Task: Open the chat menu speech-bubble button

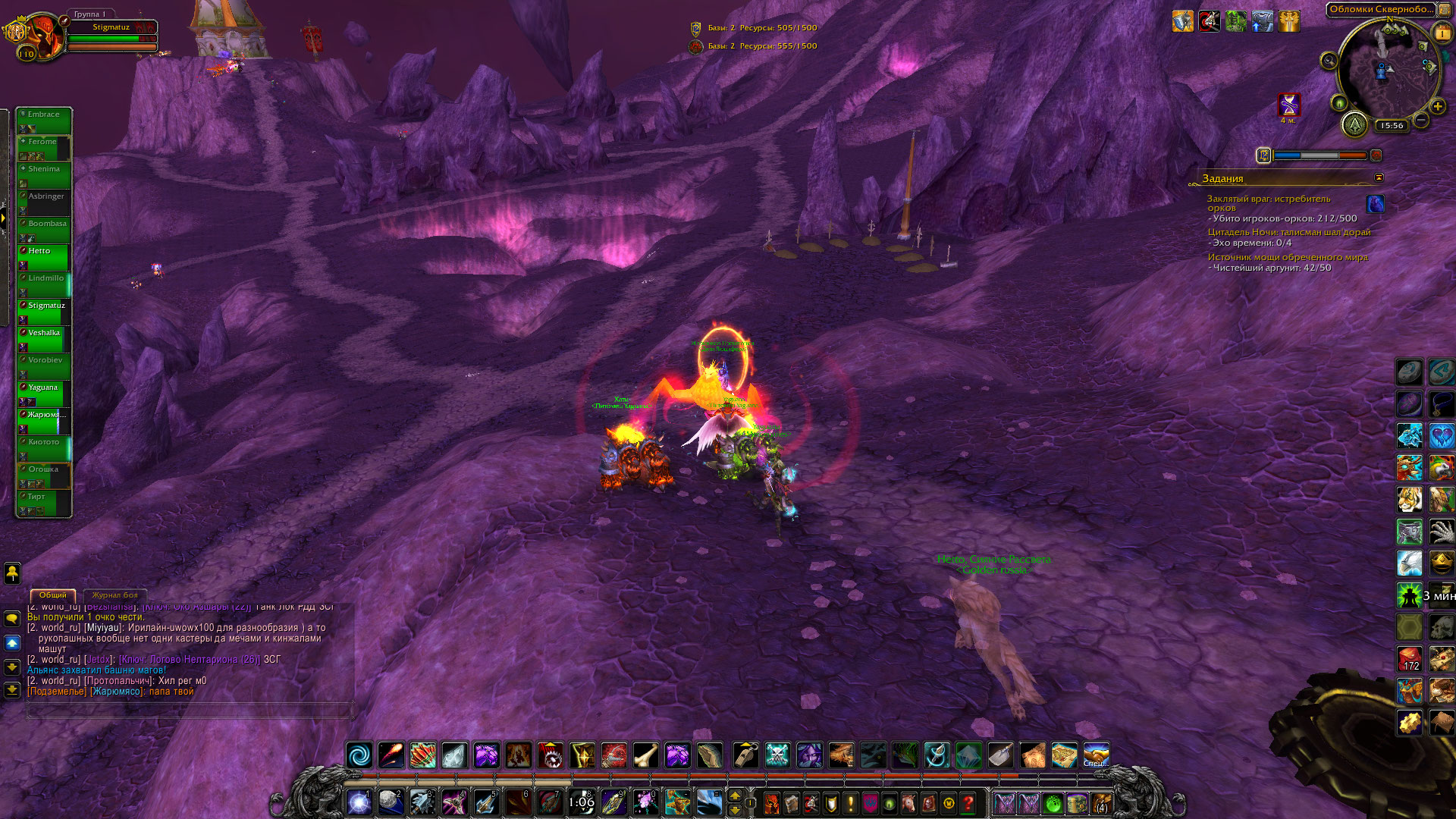Action: click(x=12, y=619)
